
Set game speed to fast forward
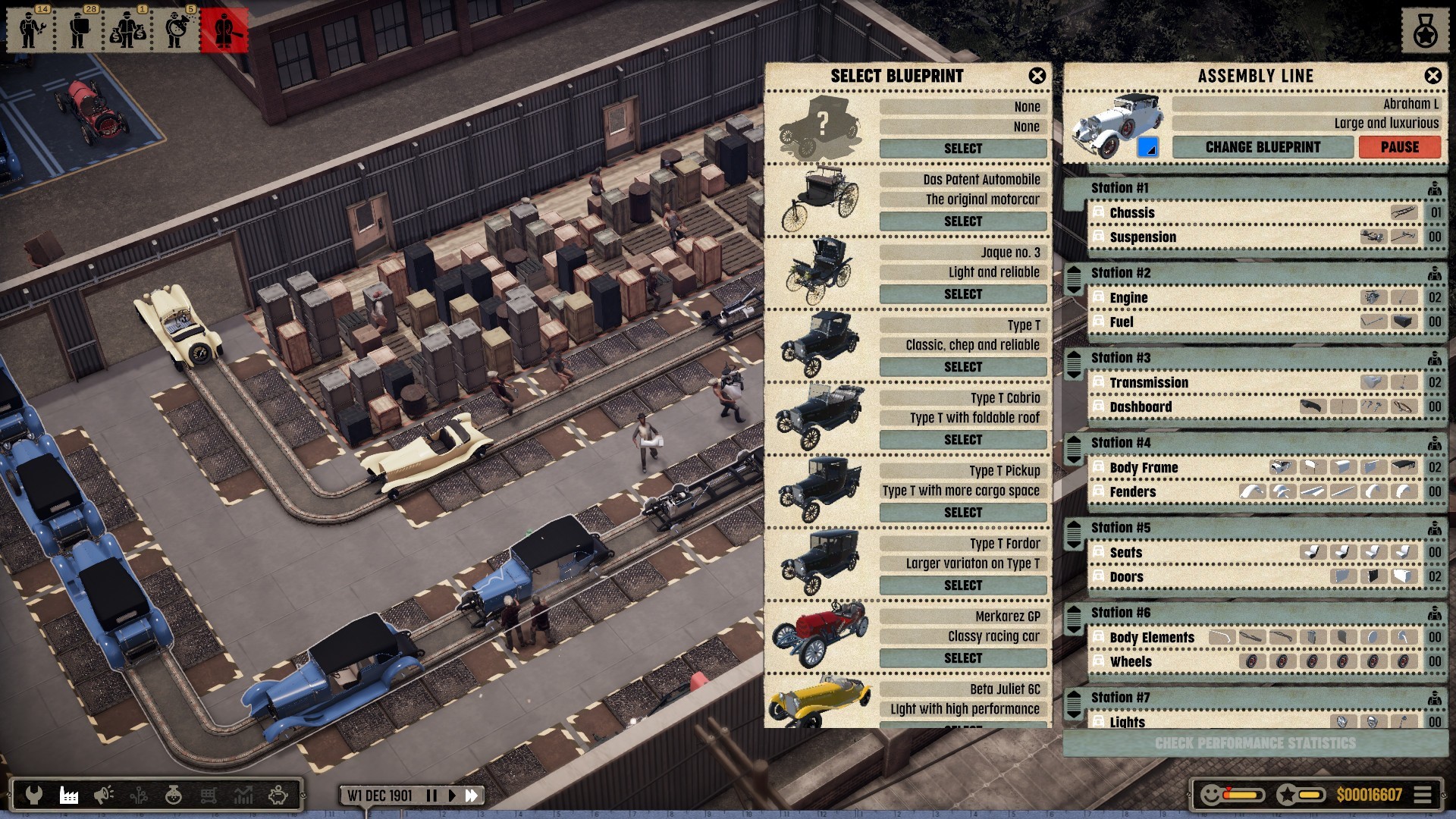tap(472, 795)
